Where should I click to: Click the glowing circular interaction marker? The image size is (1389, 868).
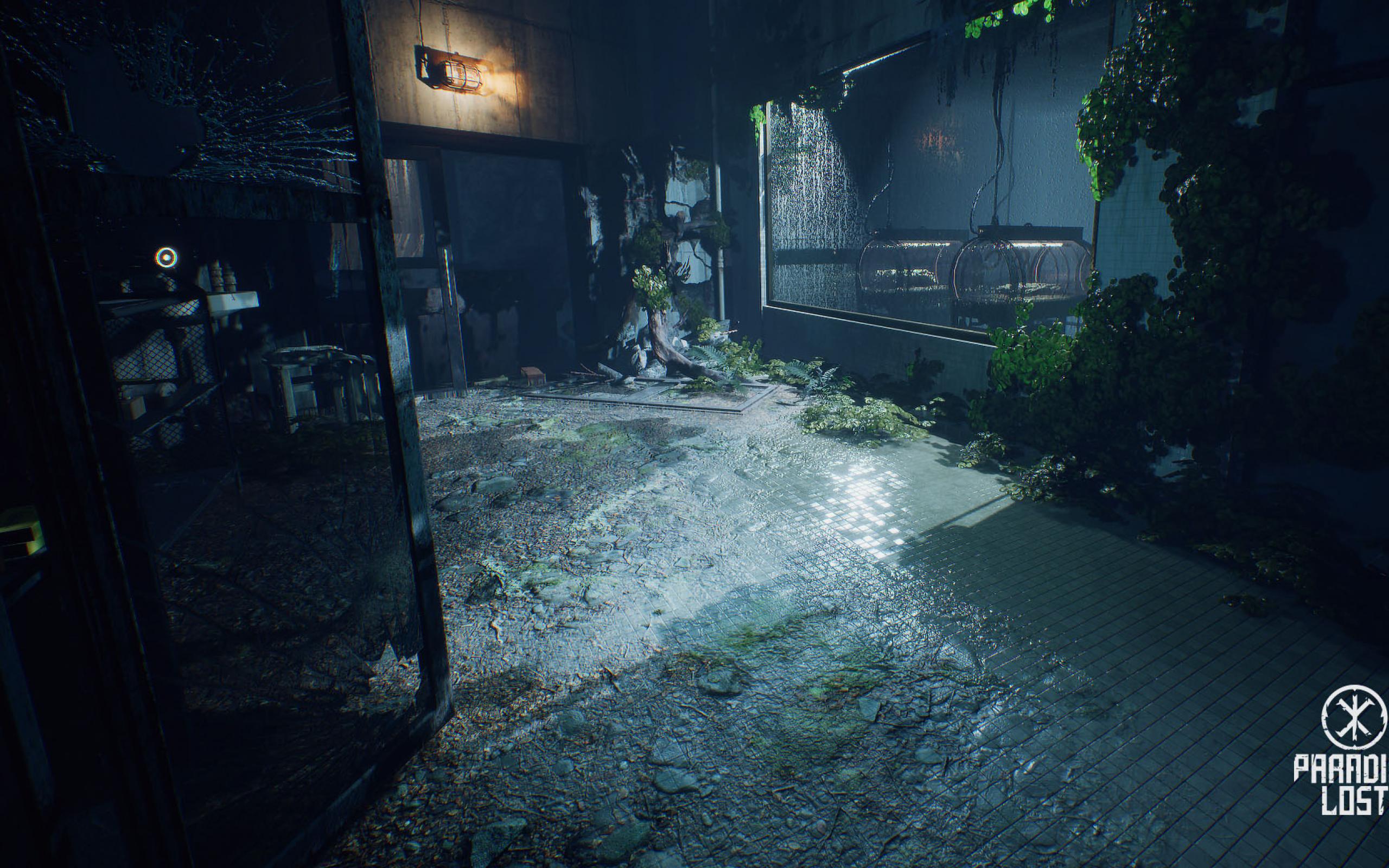tap(166, 258)
